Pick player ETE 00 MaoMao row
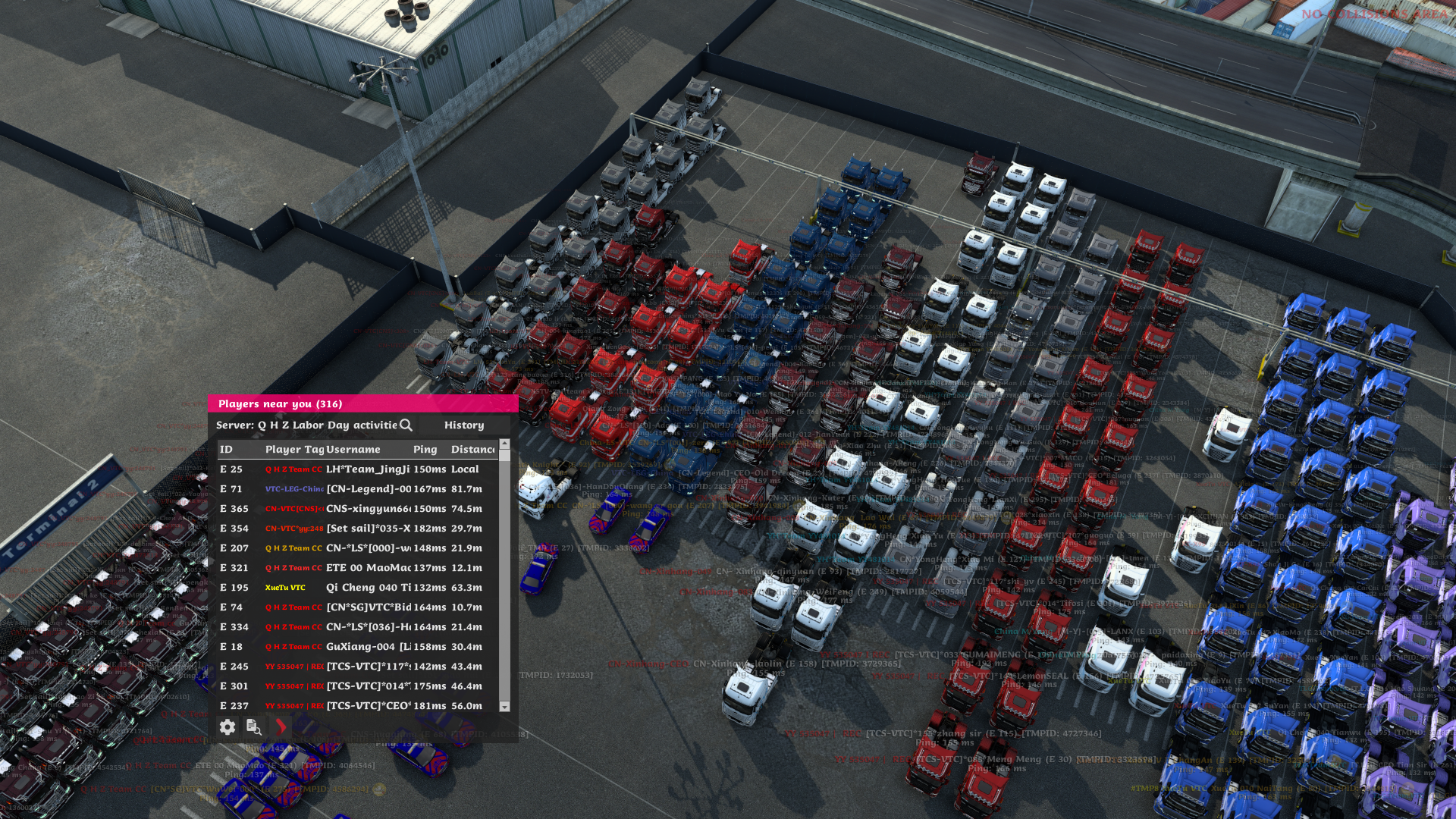Viewport: 1456px width, 819px height. coord(356,568)
